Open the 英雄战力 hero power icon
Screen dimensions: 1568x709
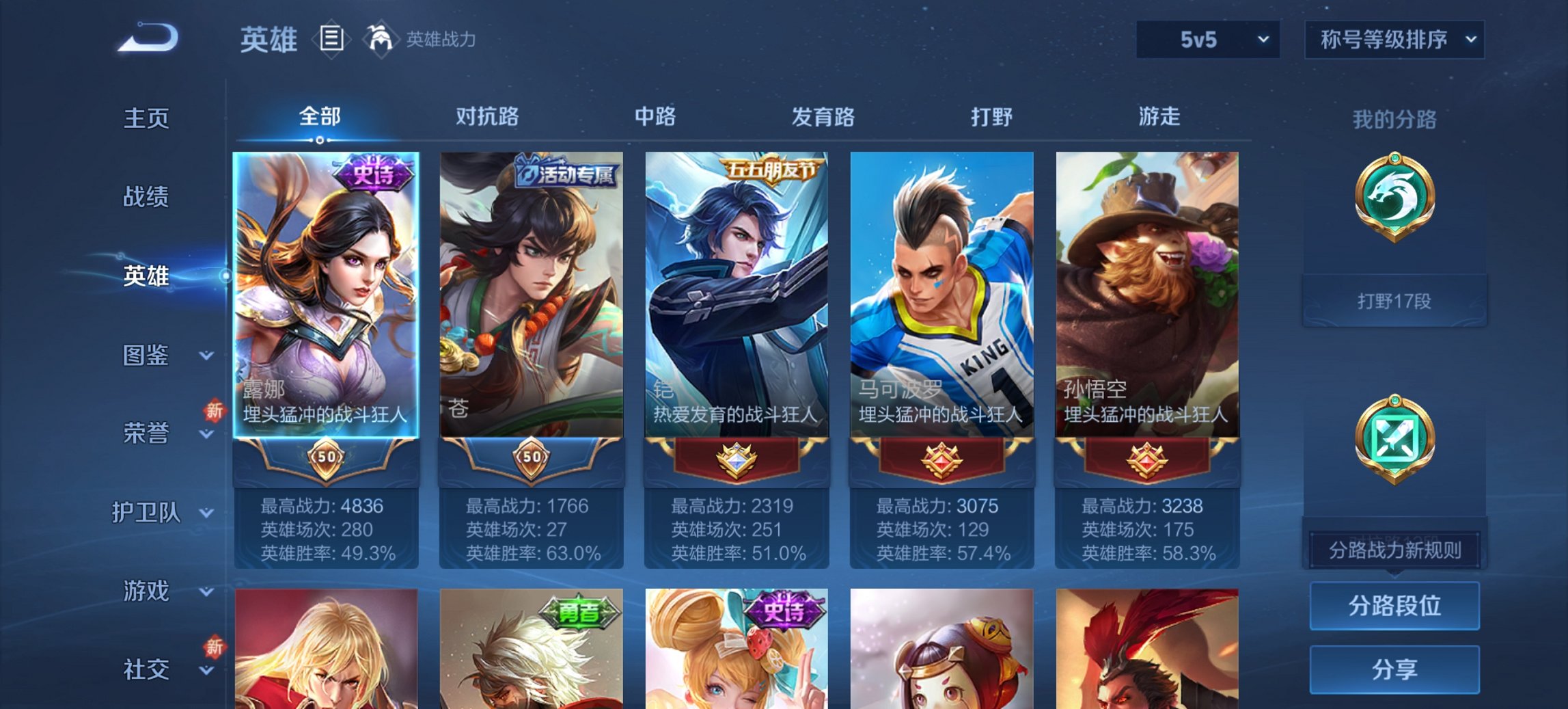tap(380, 40)
